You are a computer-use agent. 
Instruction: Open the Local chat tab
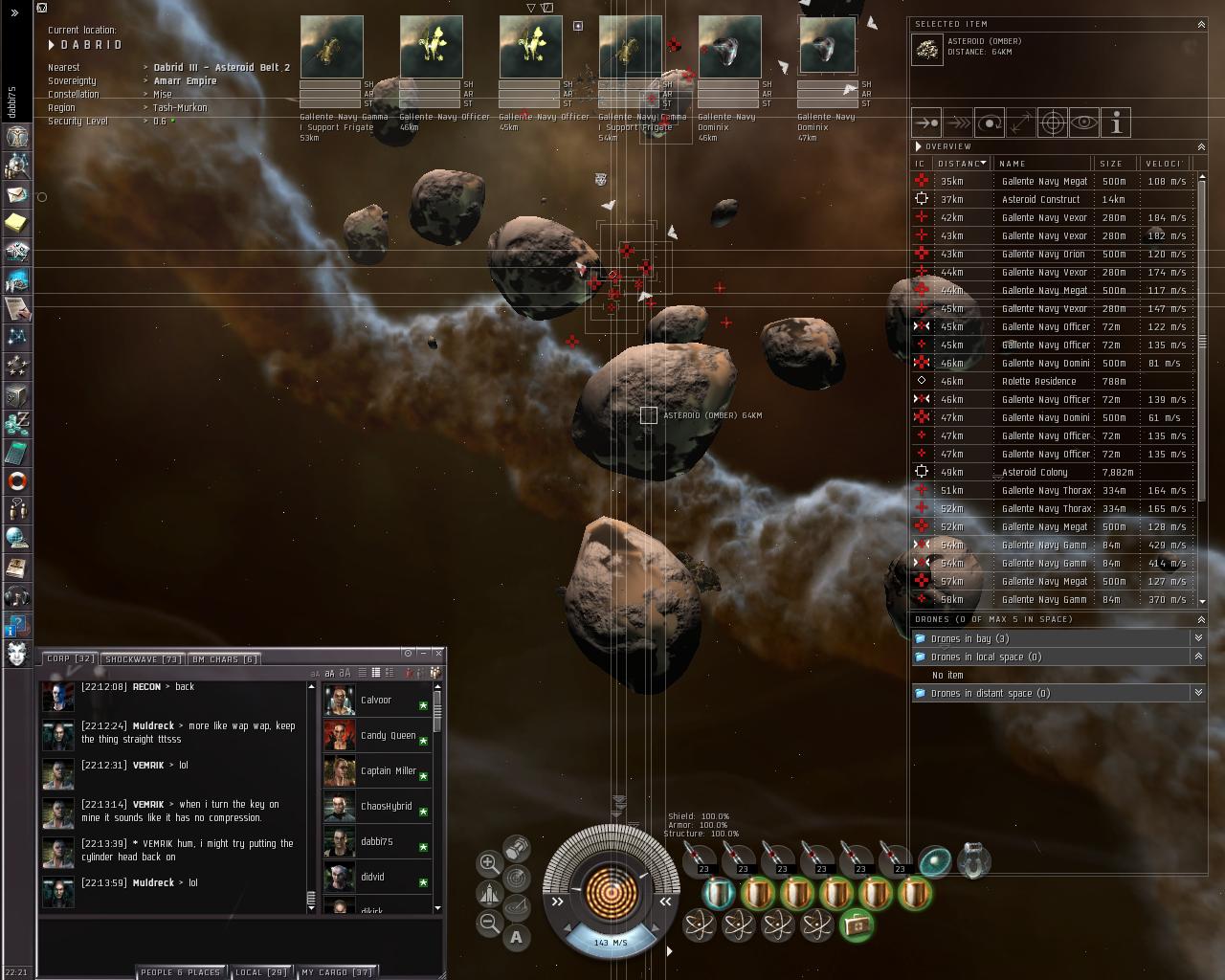pos(260,972)
